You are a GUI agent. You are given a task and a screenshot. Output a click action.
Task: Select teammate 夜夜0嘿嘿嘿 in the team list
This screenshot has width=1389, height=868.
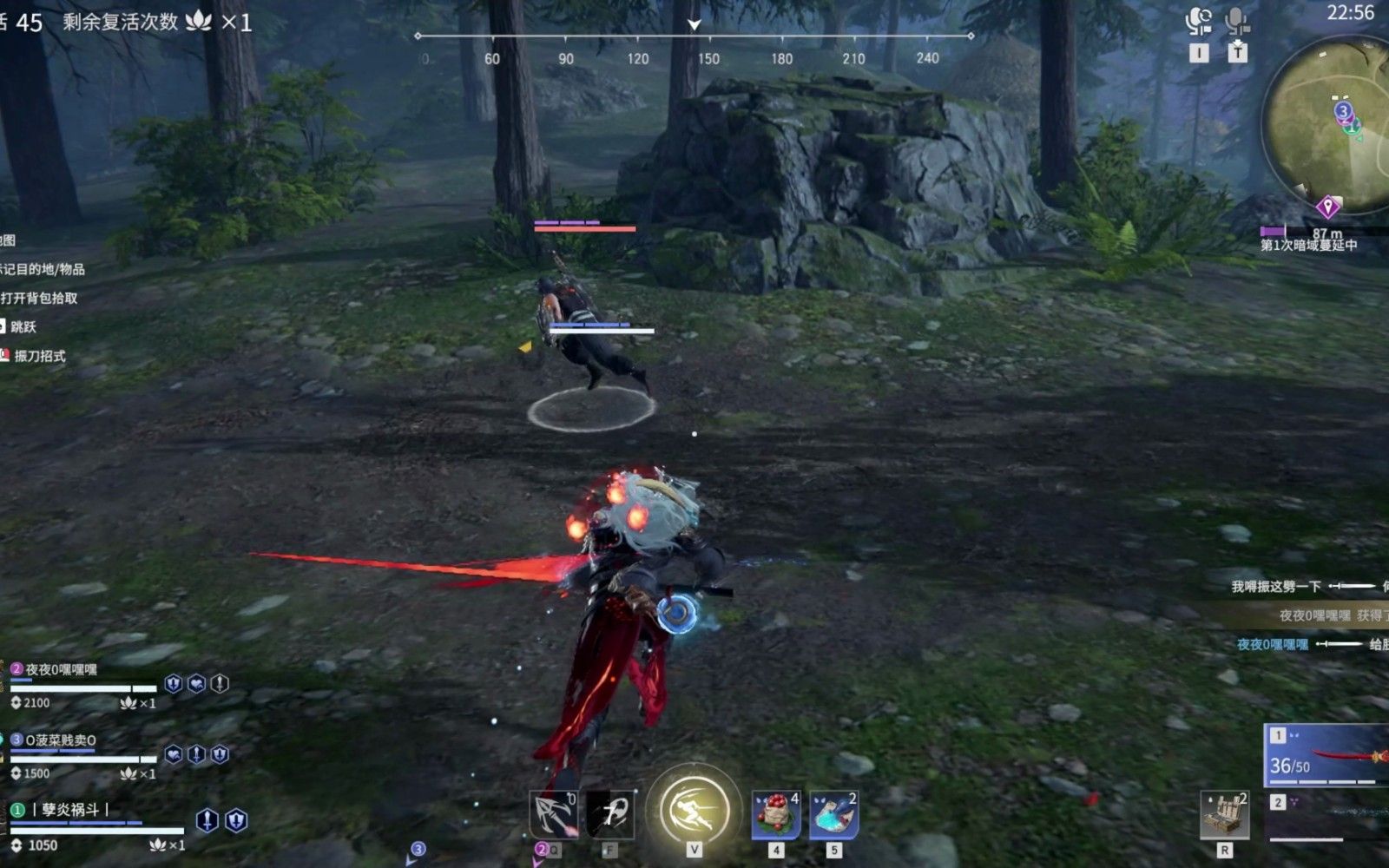click(61, 670)
